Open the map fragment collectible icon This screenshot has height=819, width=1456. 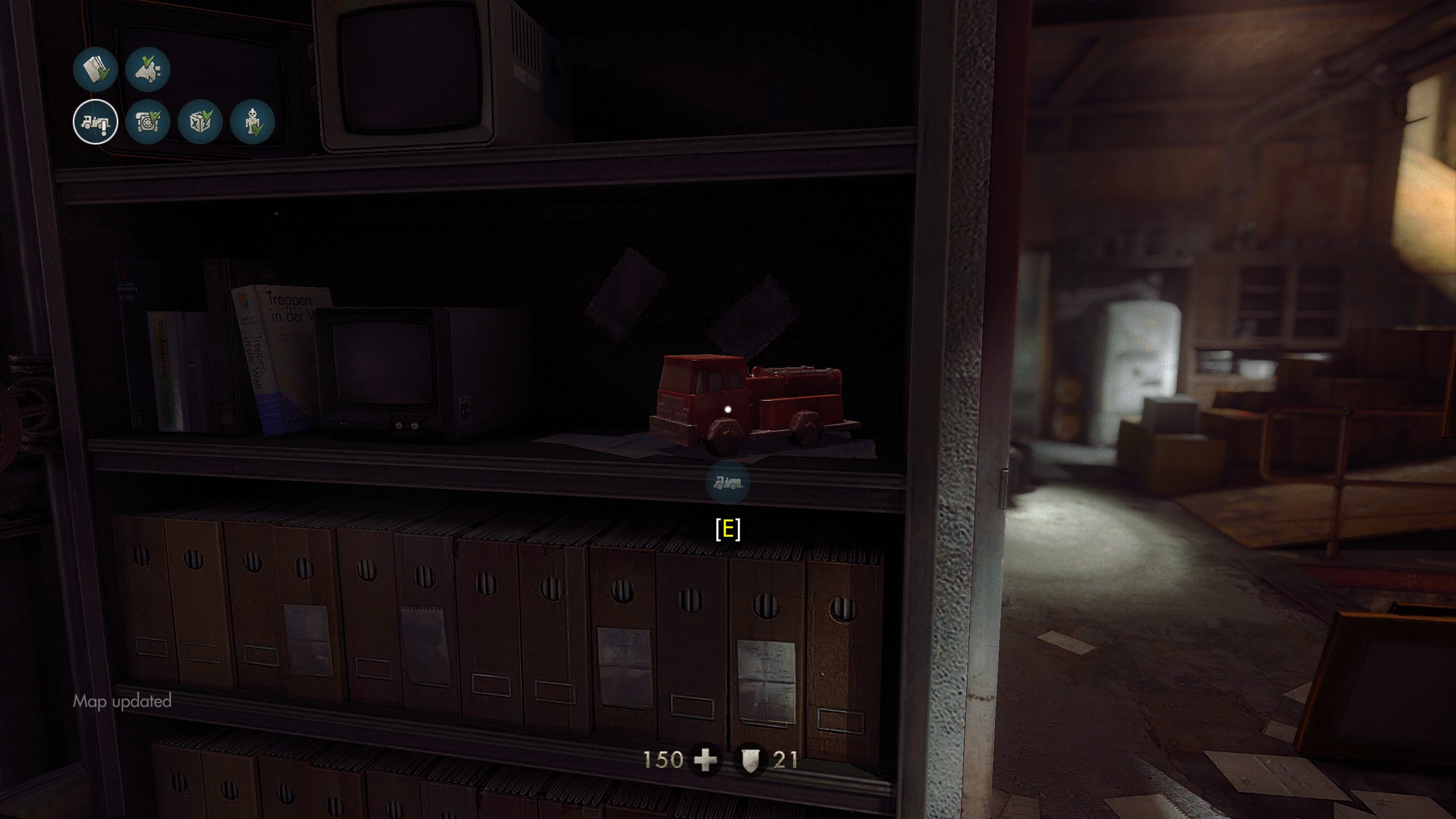pyautogui.click(x=148, y=69)
